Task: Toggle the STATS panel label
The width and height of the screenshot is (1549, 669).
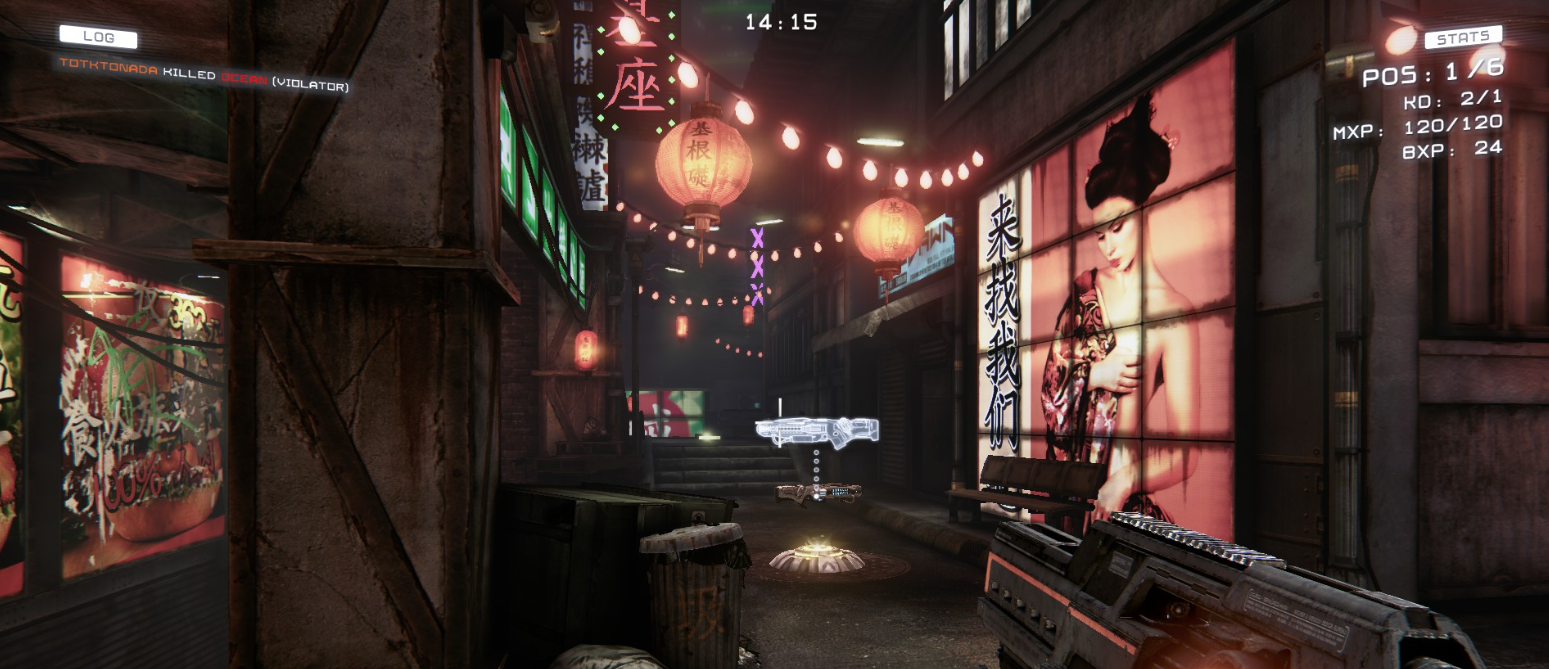Action: click(x=1463, y=38)
